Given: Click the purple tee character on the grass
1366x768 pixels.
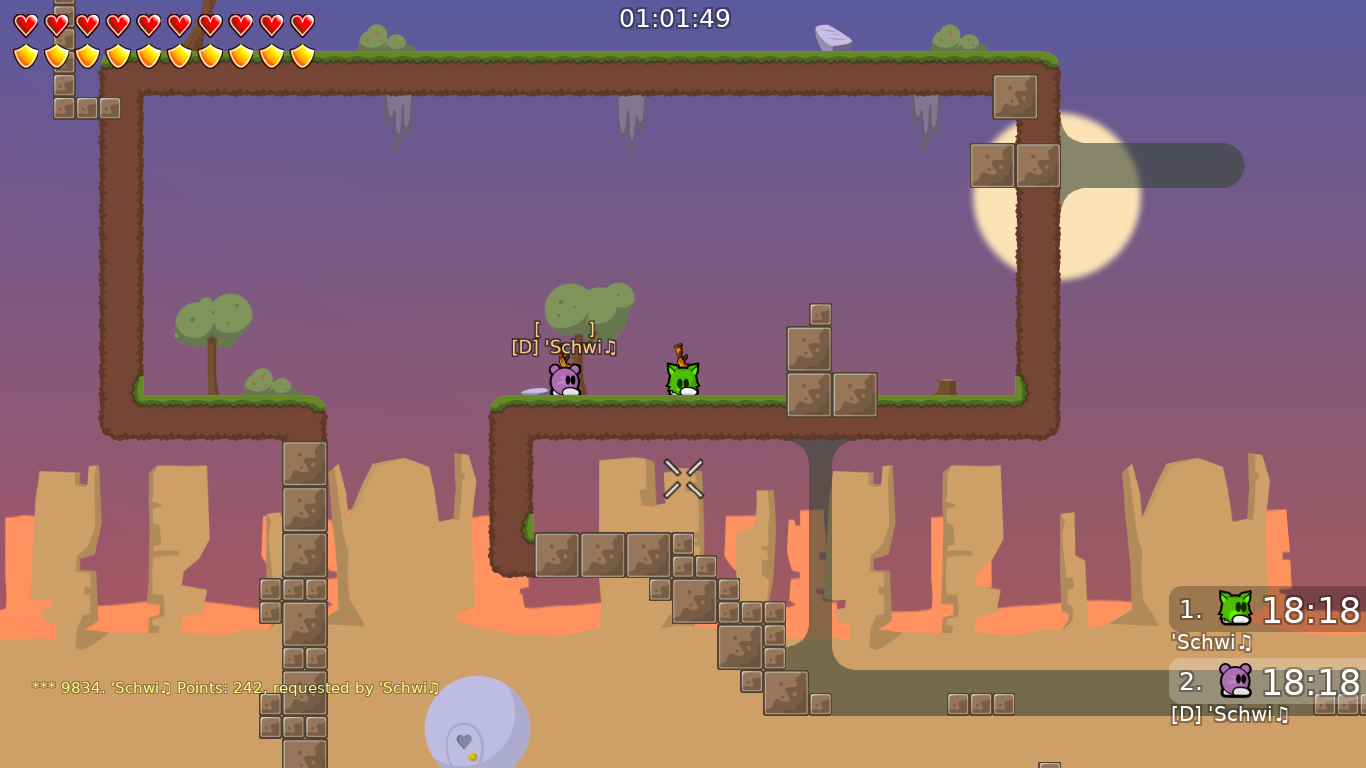Looking at the screenshot, I should [563, 381].
